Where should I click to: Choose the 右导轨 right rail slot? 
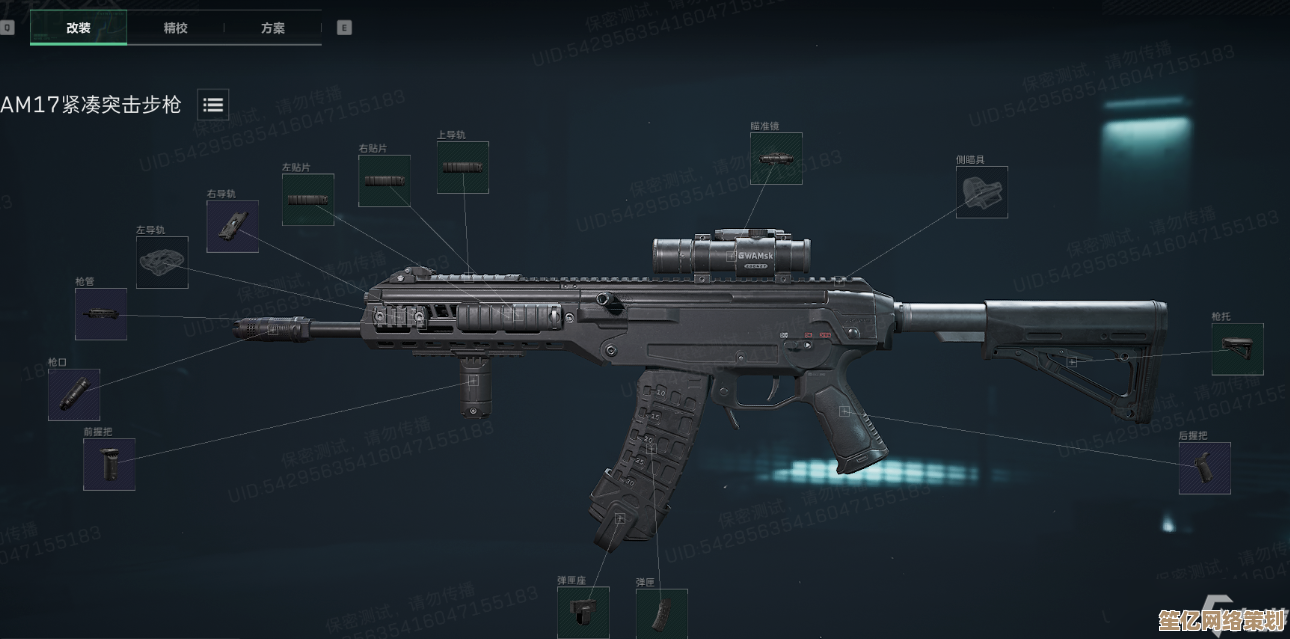pyautogui.click(x=232, y=226)
